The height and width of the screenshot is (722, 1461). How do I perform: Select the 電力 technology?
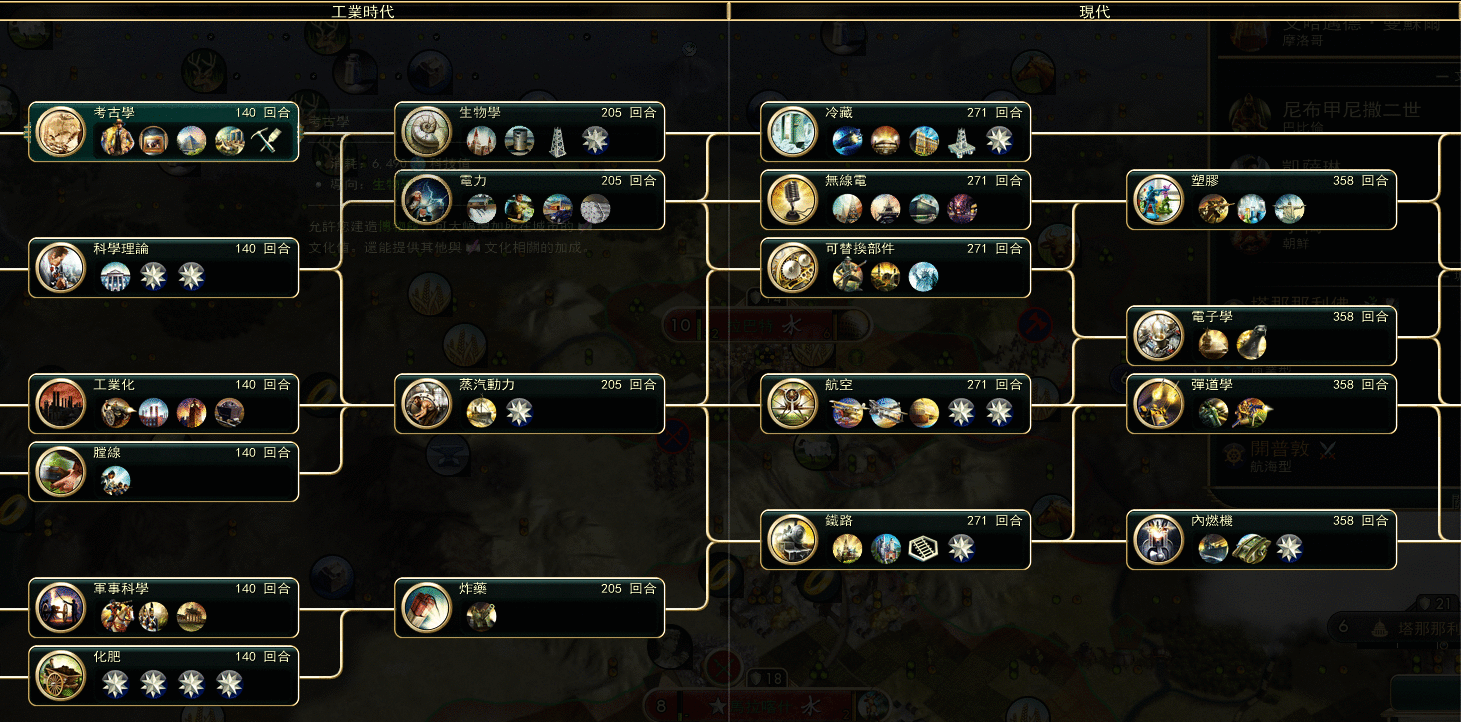[x=529, y=199]
